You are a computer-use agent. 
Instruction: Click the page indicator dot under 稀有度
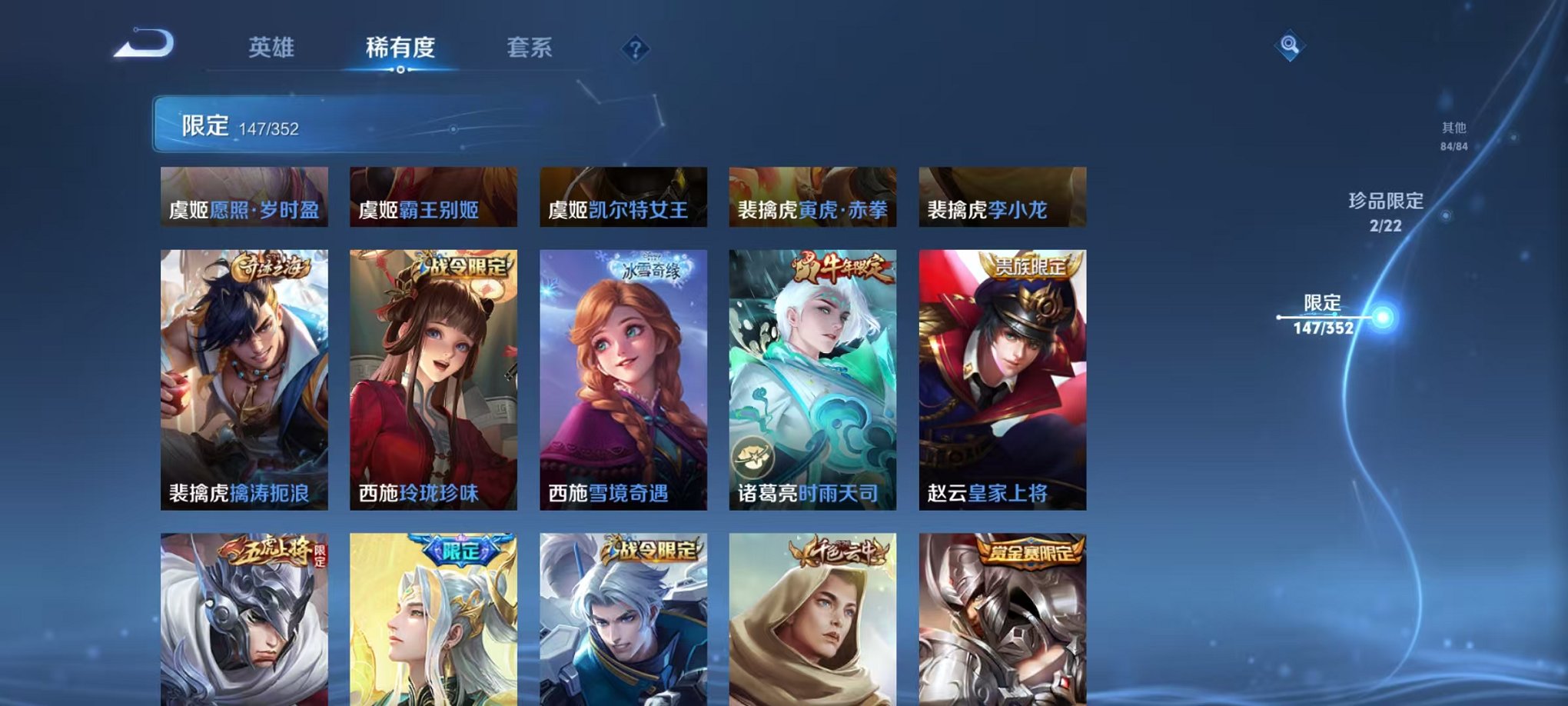(x=400, y=71)
